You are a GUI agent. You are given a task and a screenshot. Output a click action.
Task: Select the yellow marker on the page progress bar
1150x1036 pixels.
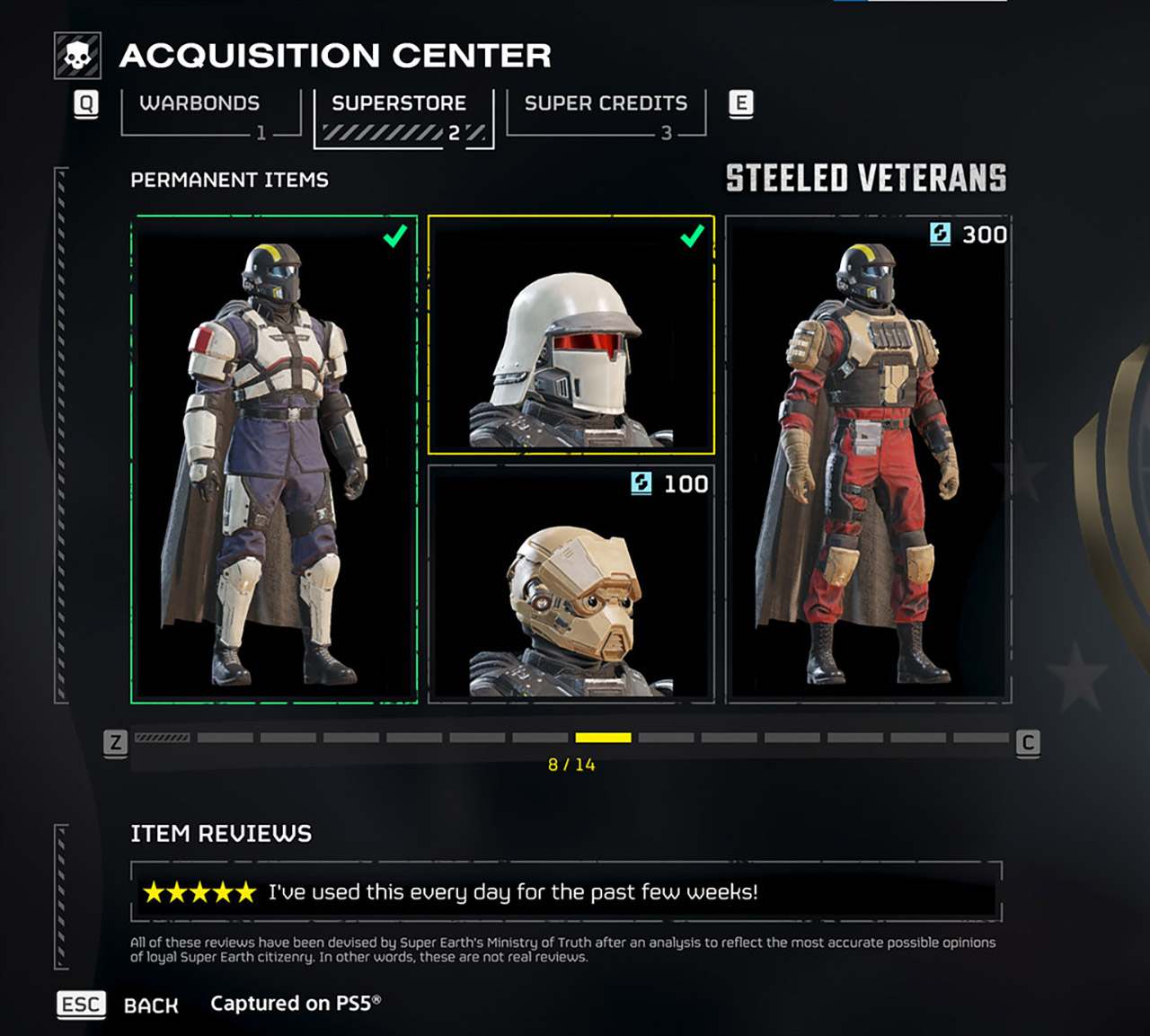[604, 739]
